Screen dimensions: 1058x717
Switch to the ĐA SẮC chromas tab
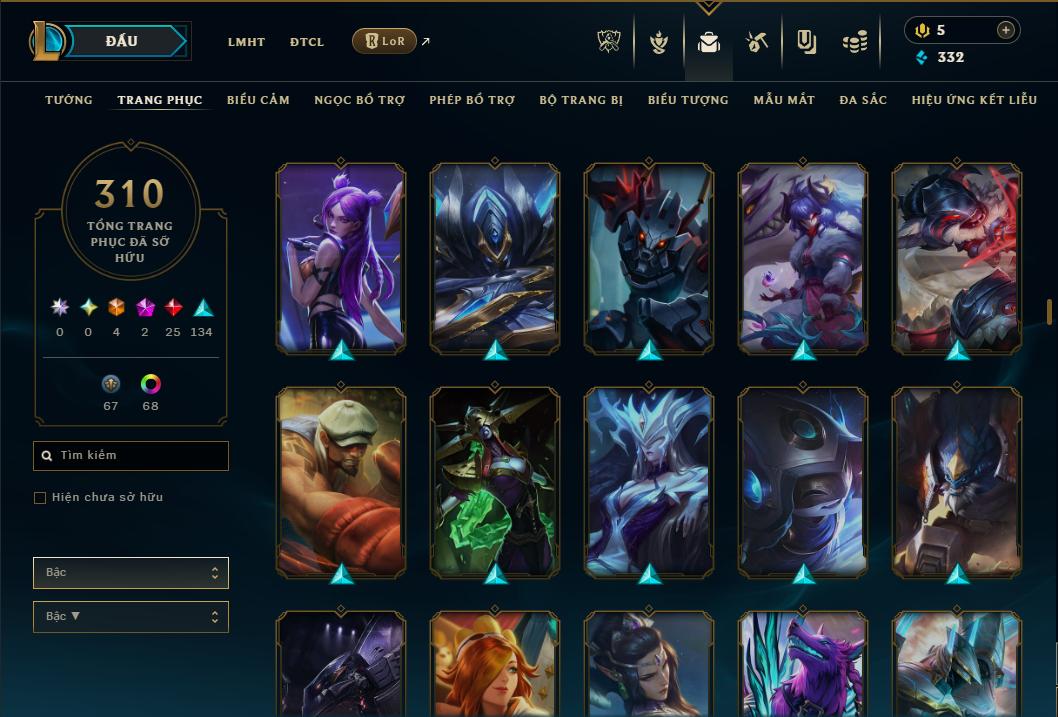pyautogui.click(x=863, y=100)
